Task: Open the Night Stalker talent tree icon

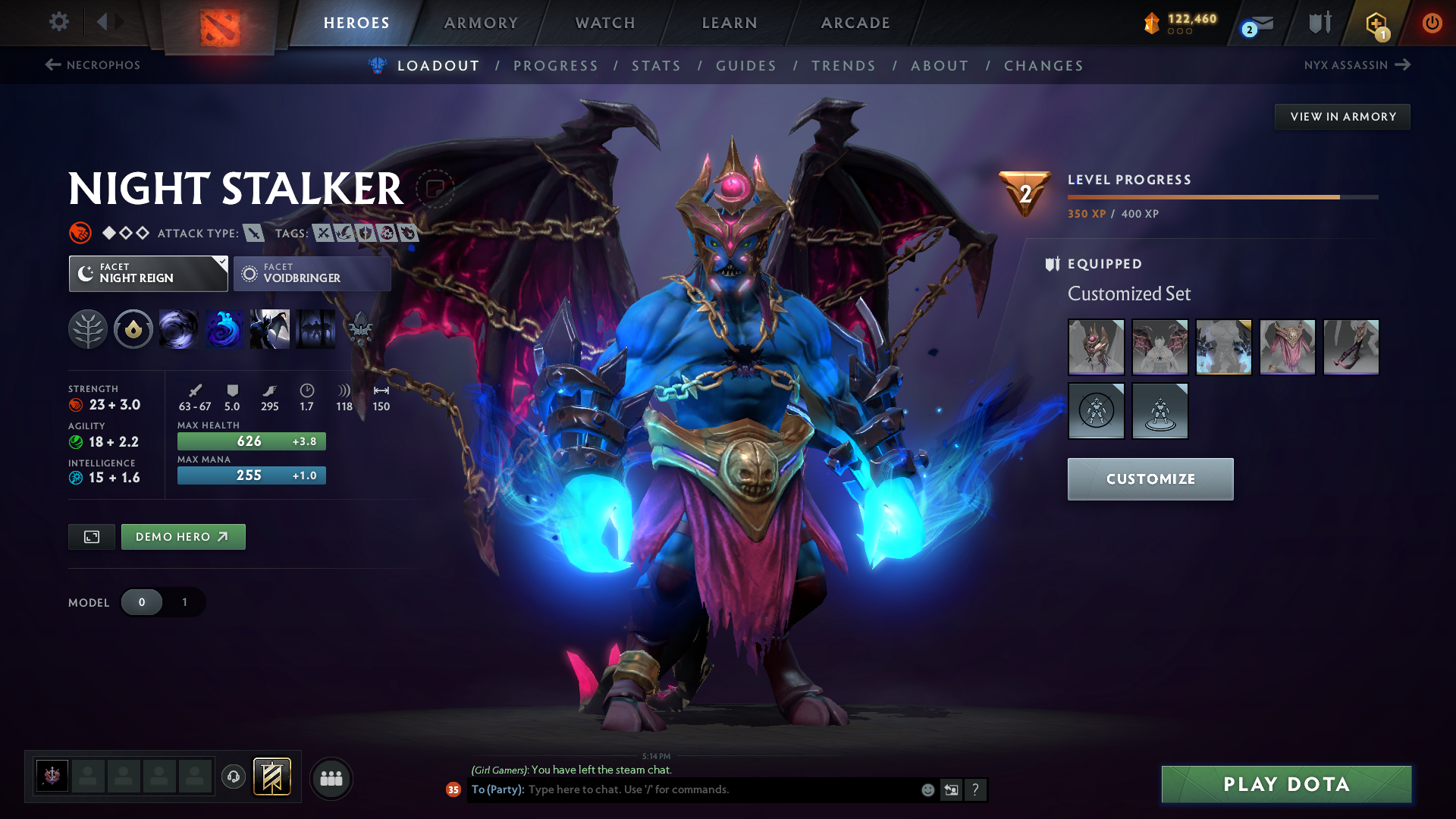Action: coord(89,329)
